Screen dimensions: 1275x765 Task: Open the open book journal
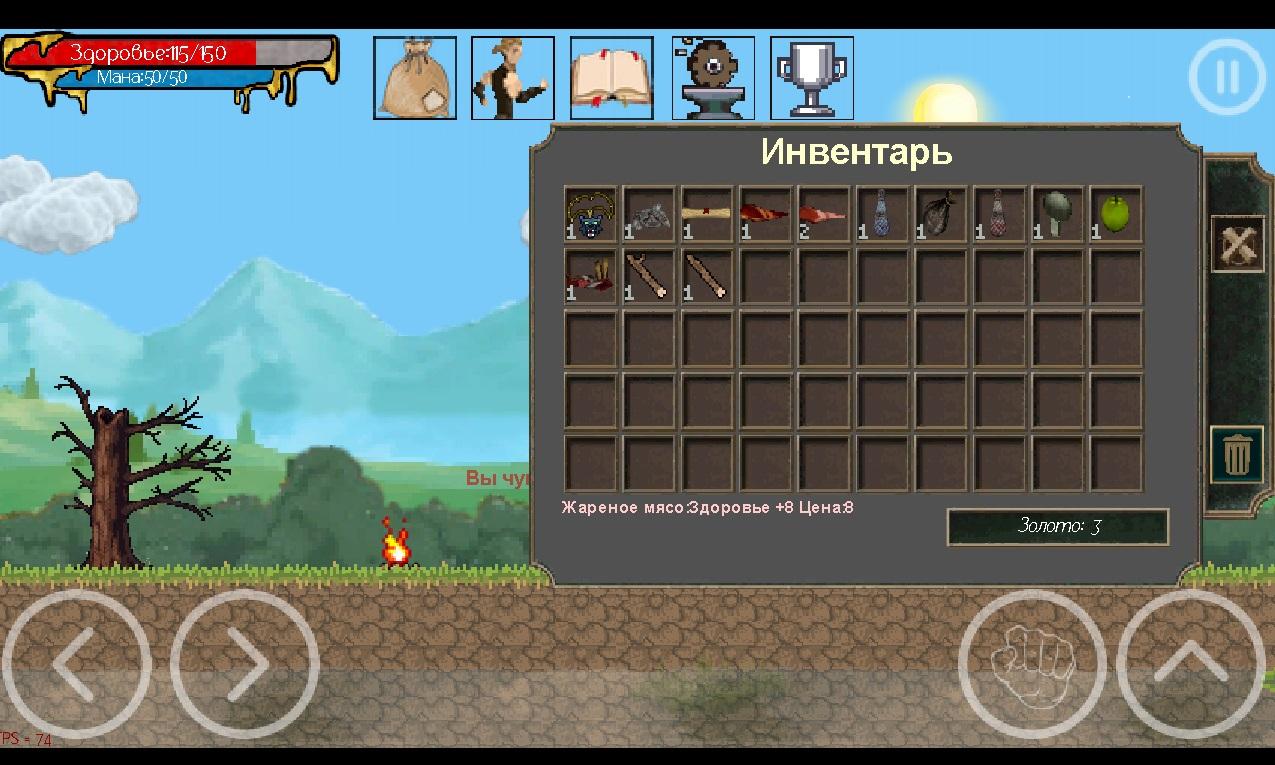[612, 78]
